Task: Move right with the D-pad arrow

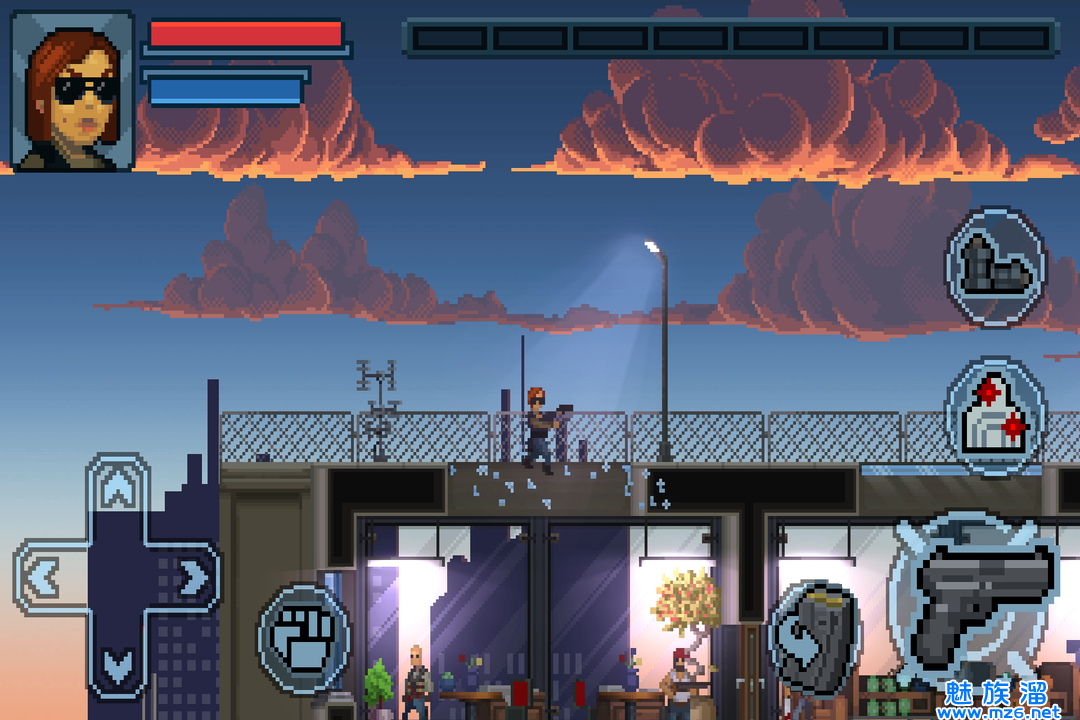Action: [190, 576]
